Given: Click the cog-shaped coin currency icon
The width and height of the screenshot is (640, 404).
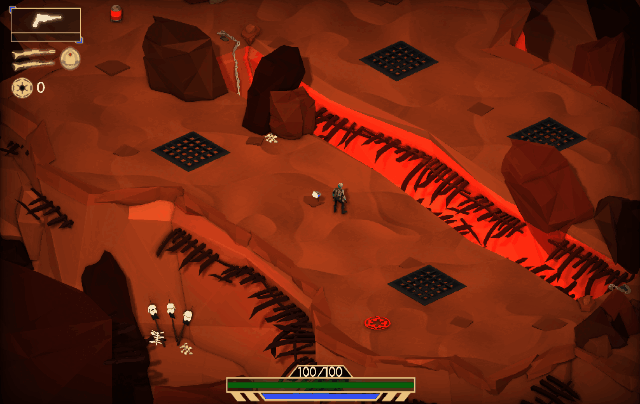Looking at the screenshot, I should tap(21, 88).
